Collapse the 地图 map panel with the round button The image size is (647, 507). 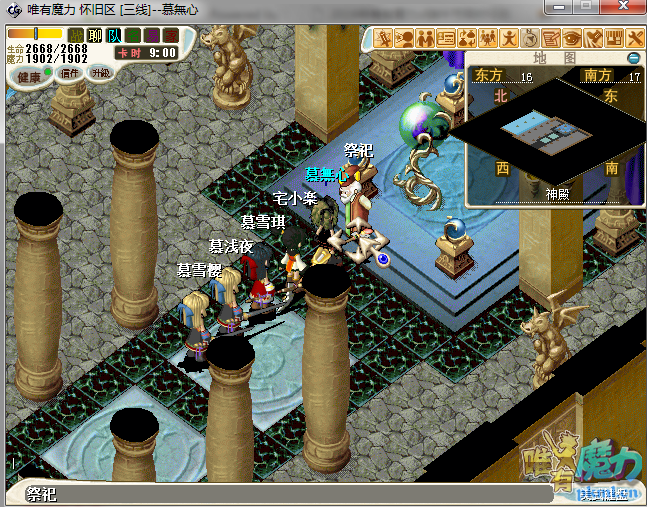click(x=633, y=58)
